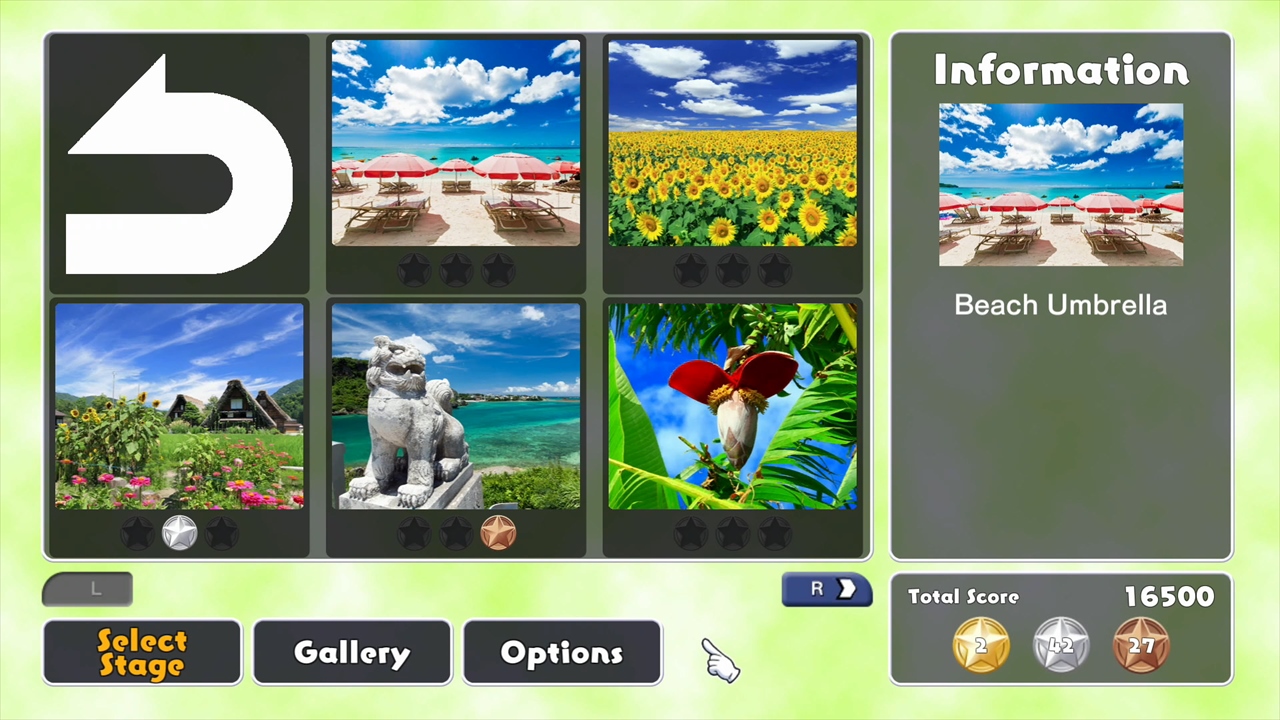Screen dimensions: 1280x720
Task: Click the chevron arrow inside the R button
Action: point(845,589)
